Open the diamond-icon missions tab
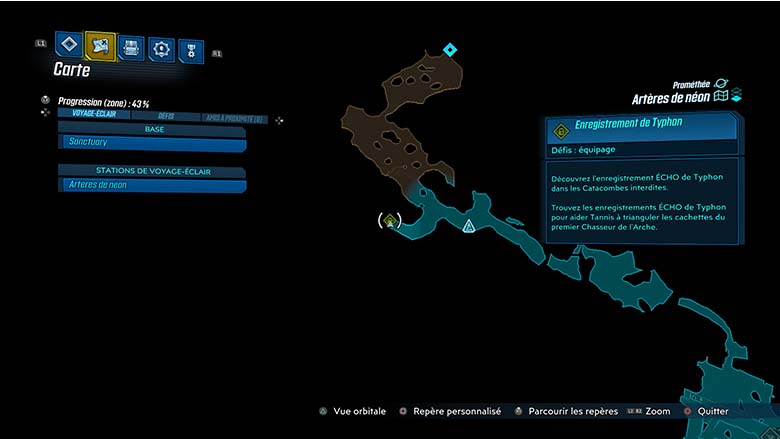 [x=68, y=44]
